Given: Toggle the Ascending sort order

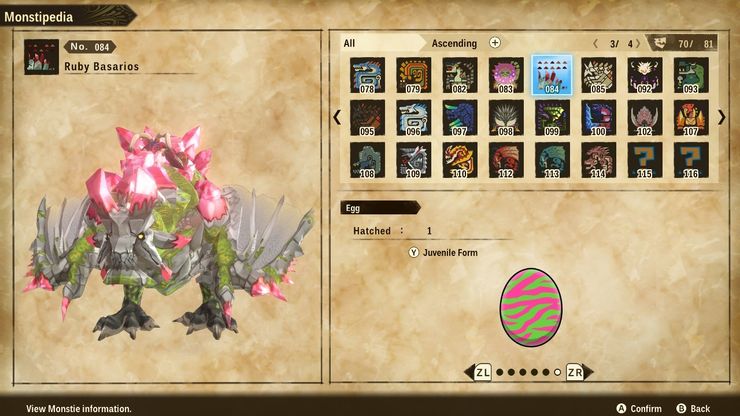Looking at the screenshot, I should (454, 43).
